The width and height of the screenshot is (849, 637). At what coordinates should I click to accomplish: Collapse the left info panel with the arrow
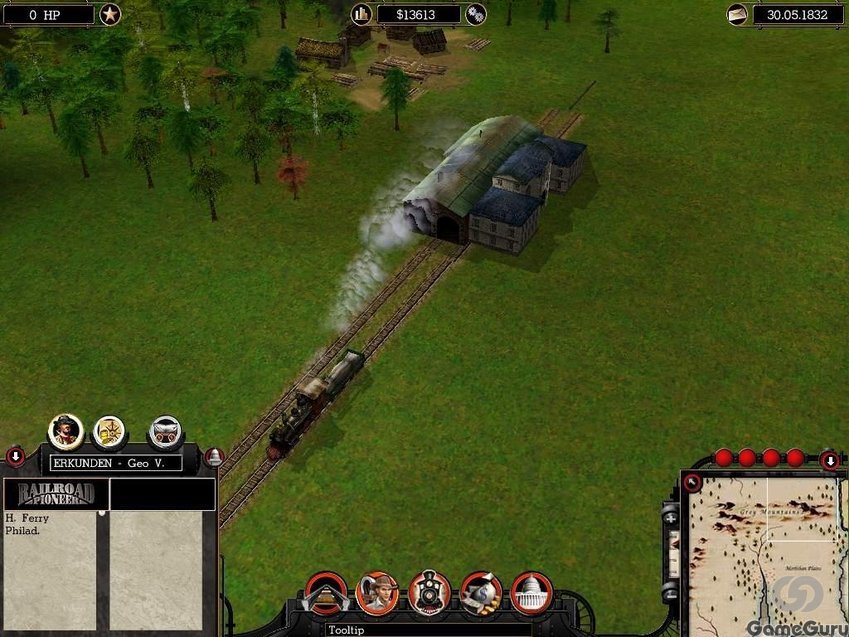coord(16,457)
